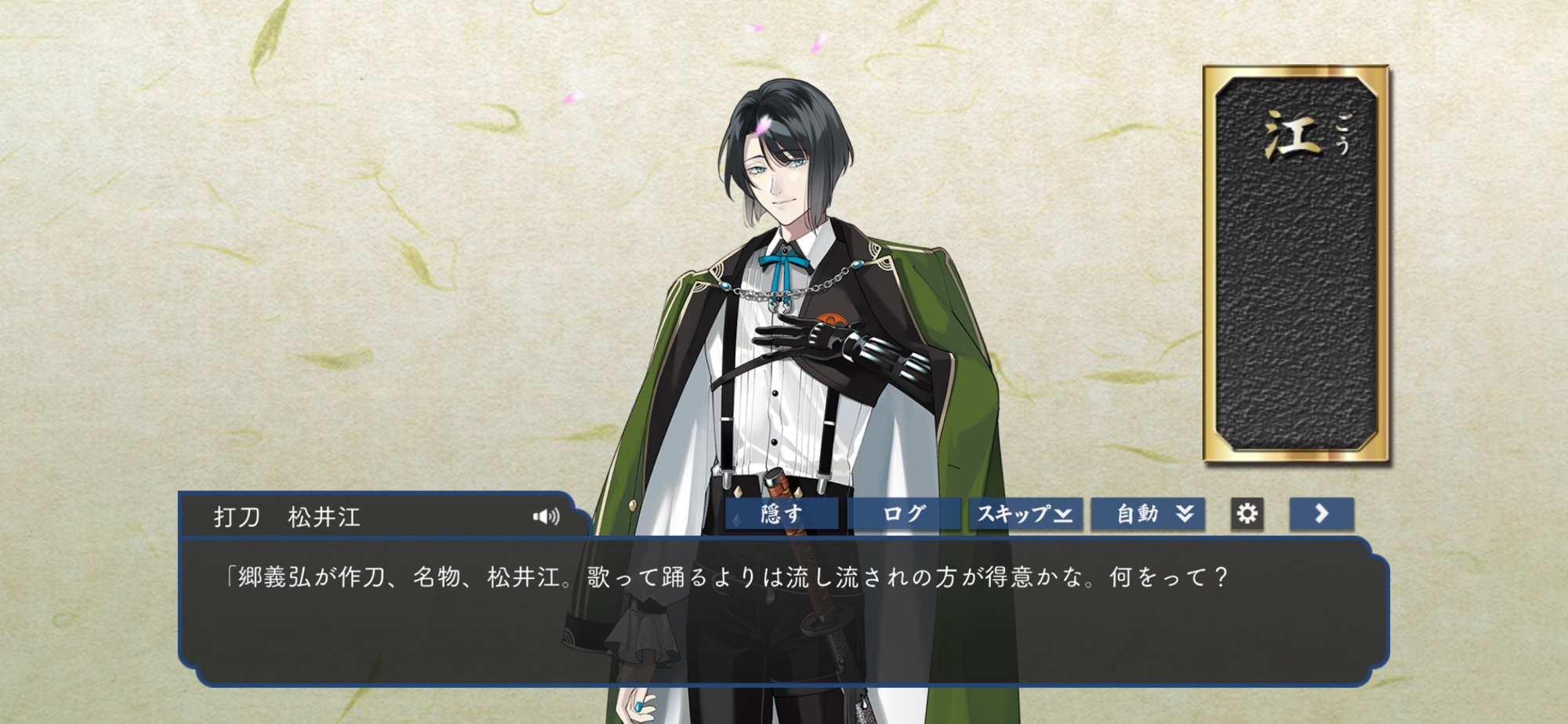Open the ログ dialogue log
The width and height of the screenshot is (1568, 724).
click(x=904, y=515)
